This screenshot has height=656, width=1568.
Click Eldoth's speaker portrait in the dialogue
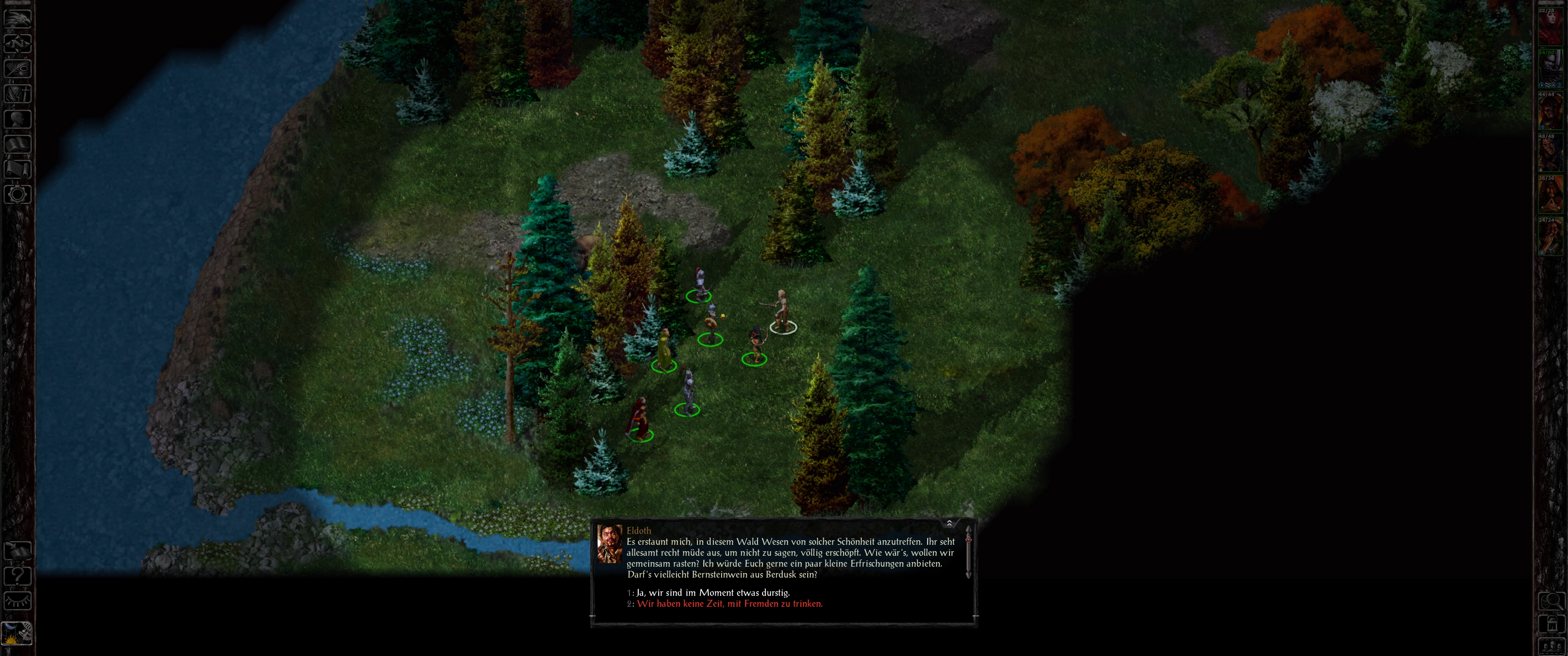pyautogui.click(x=609, y=543)
